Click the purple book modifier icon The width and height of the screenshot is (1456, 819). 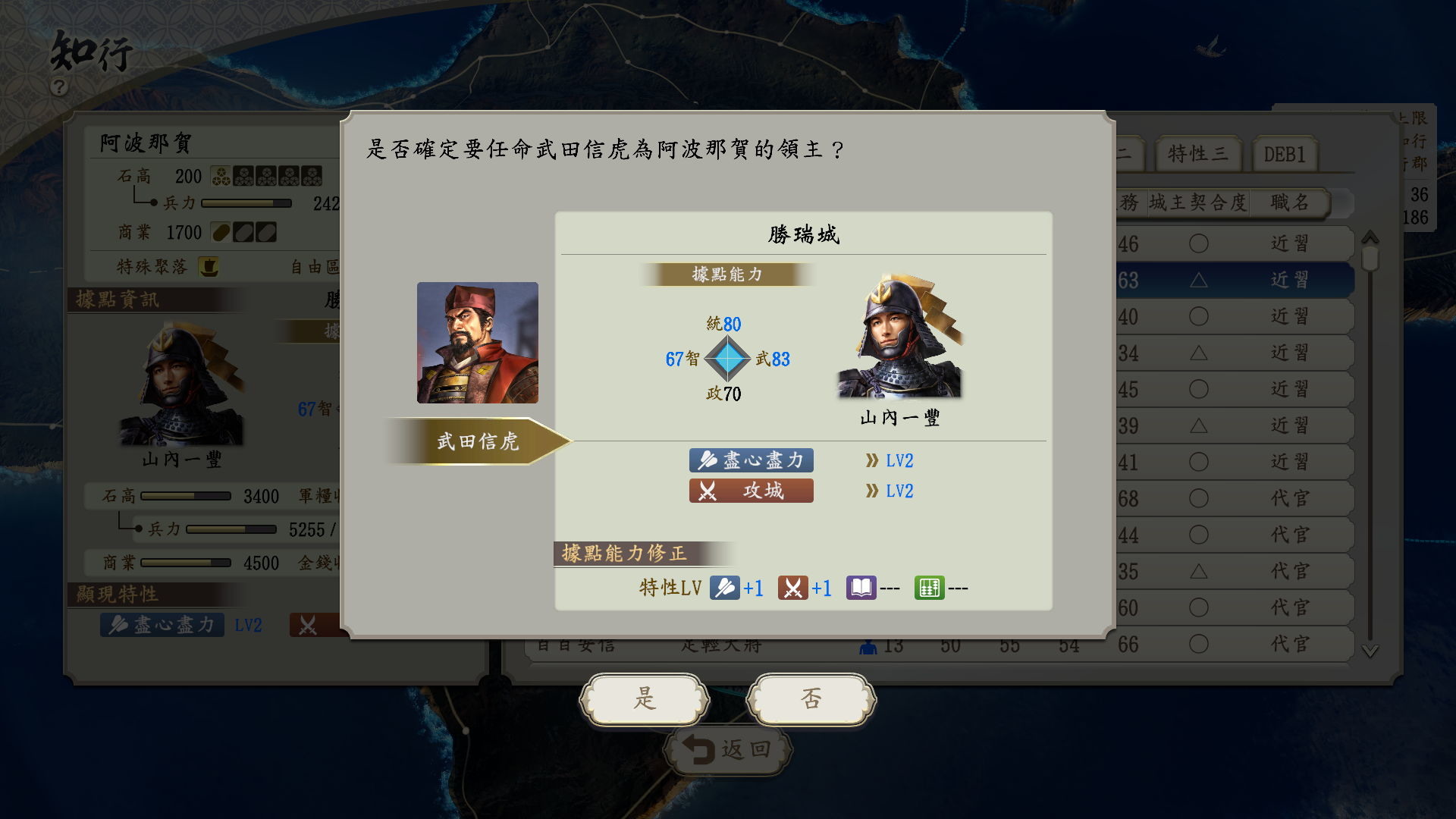pos(862,588)
